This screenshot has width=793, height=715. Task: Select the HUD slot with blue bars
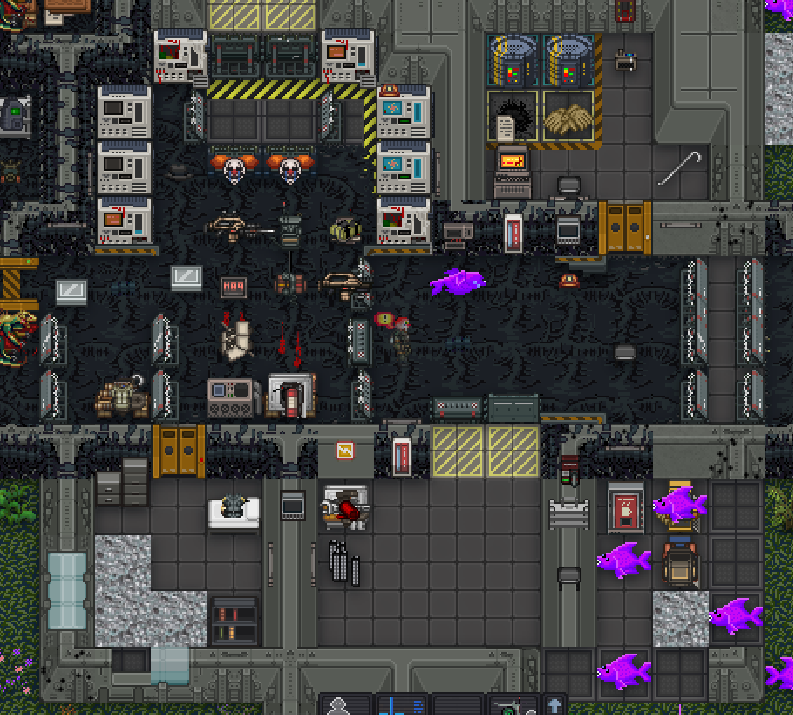pos(400,705)
